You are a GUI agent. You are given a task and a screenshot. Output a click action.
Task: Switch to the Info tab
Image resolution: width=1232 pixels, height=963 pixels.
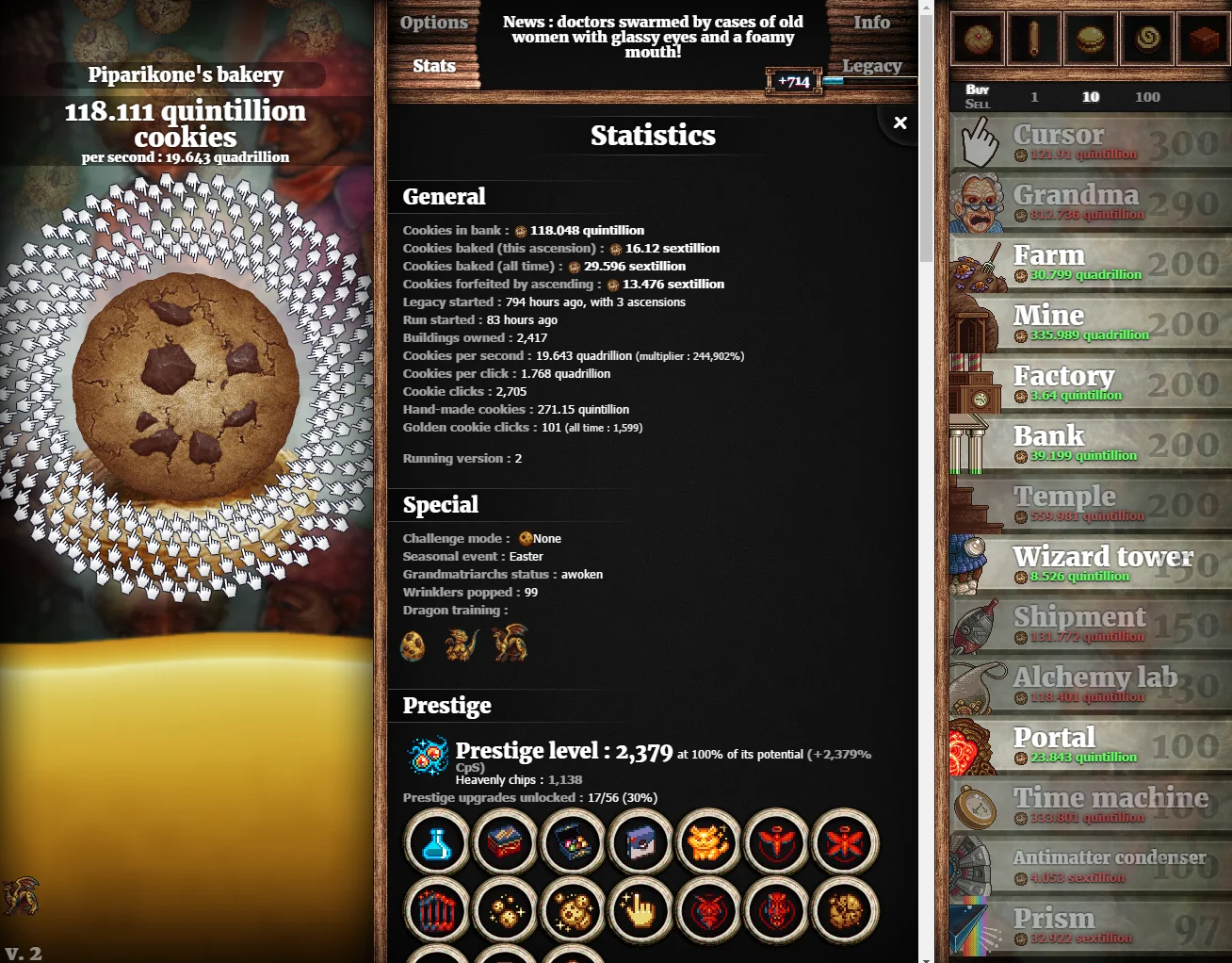pos(871,22)
